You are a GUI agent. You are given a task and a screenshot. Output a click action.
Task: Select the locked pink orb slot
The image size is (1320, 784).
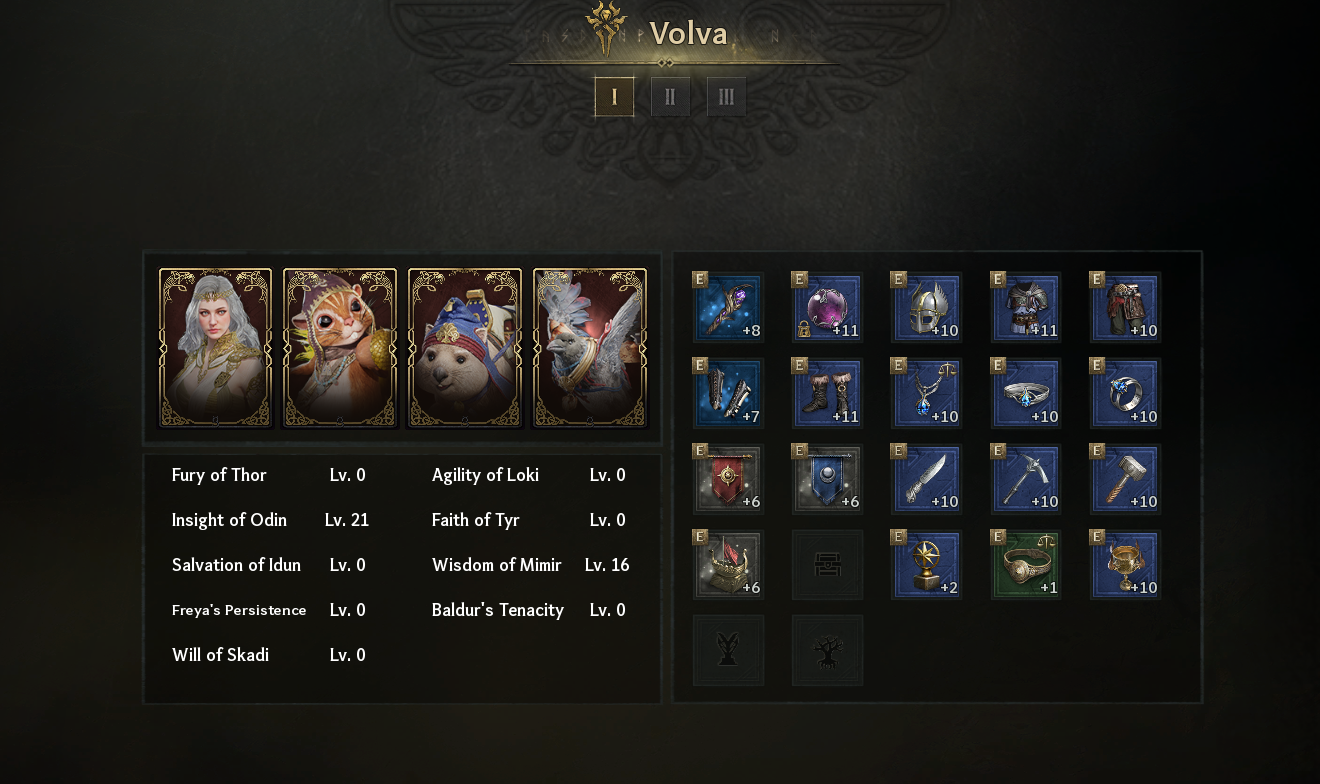coord(827,308)
